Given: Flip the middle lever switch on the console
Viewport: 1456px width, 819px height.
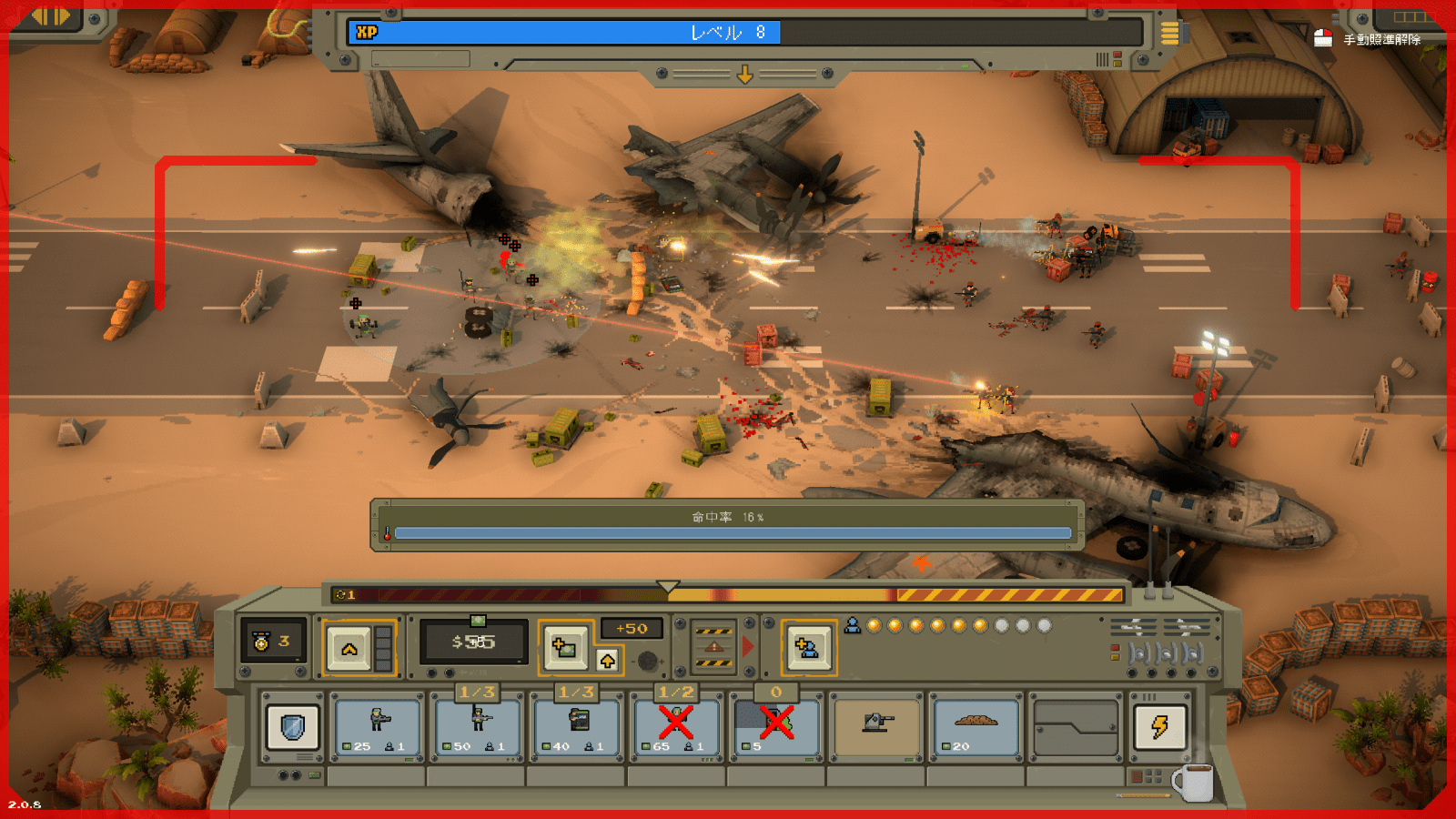Looking at the screenshot, I should coord(1165,653).
